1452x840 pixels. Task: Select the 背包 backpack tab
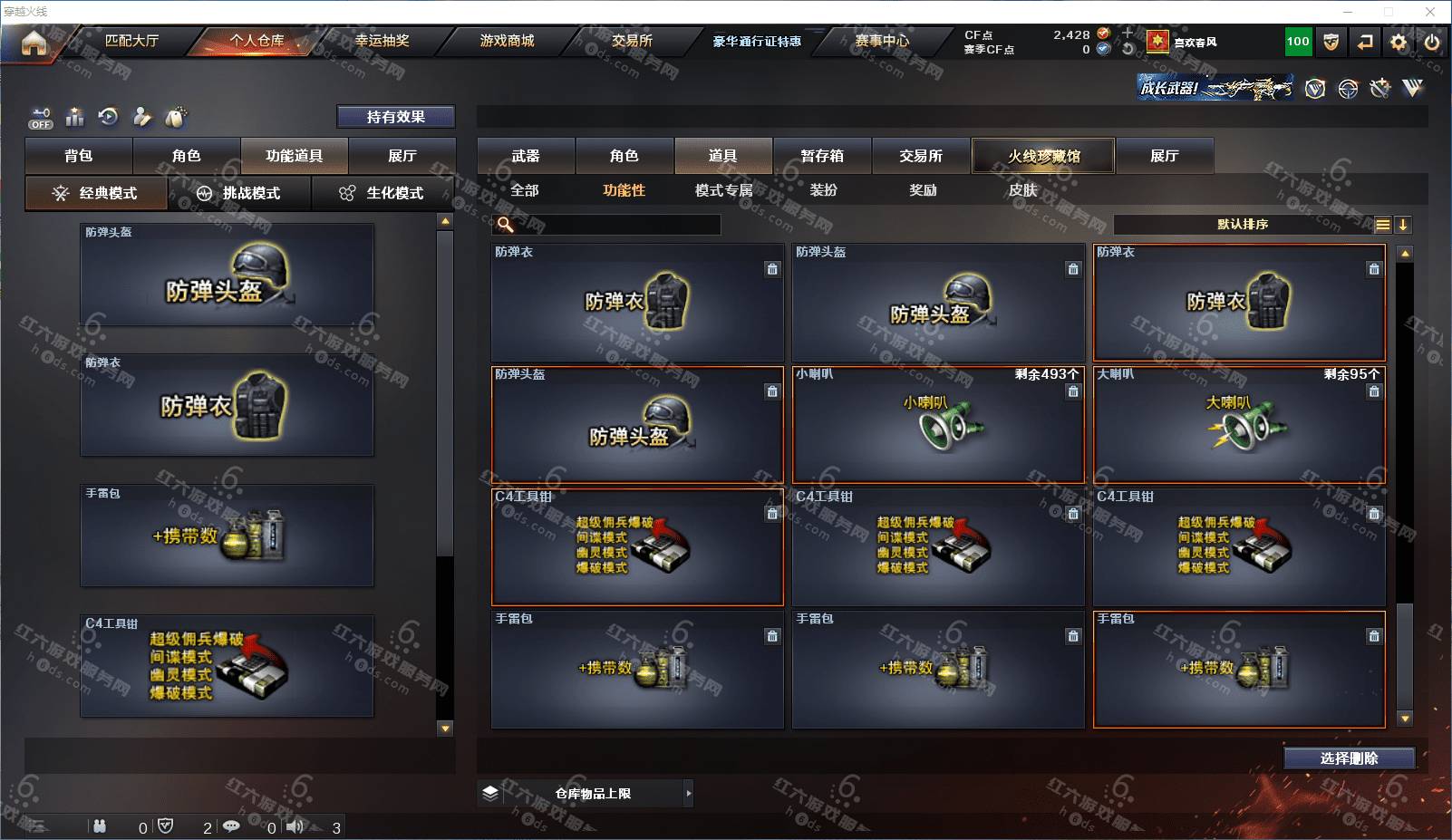[79, 156]
